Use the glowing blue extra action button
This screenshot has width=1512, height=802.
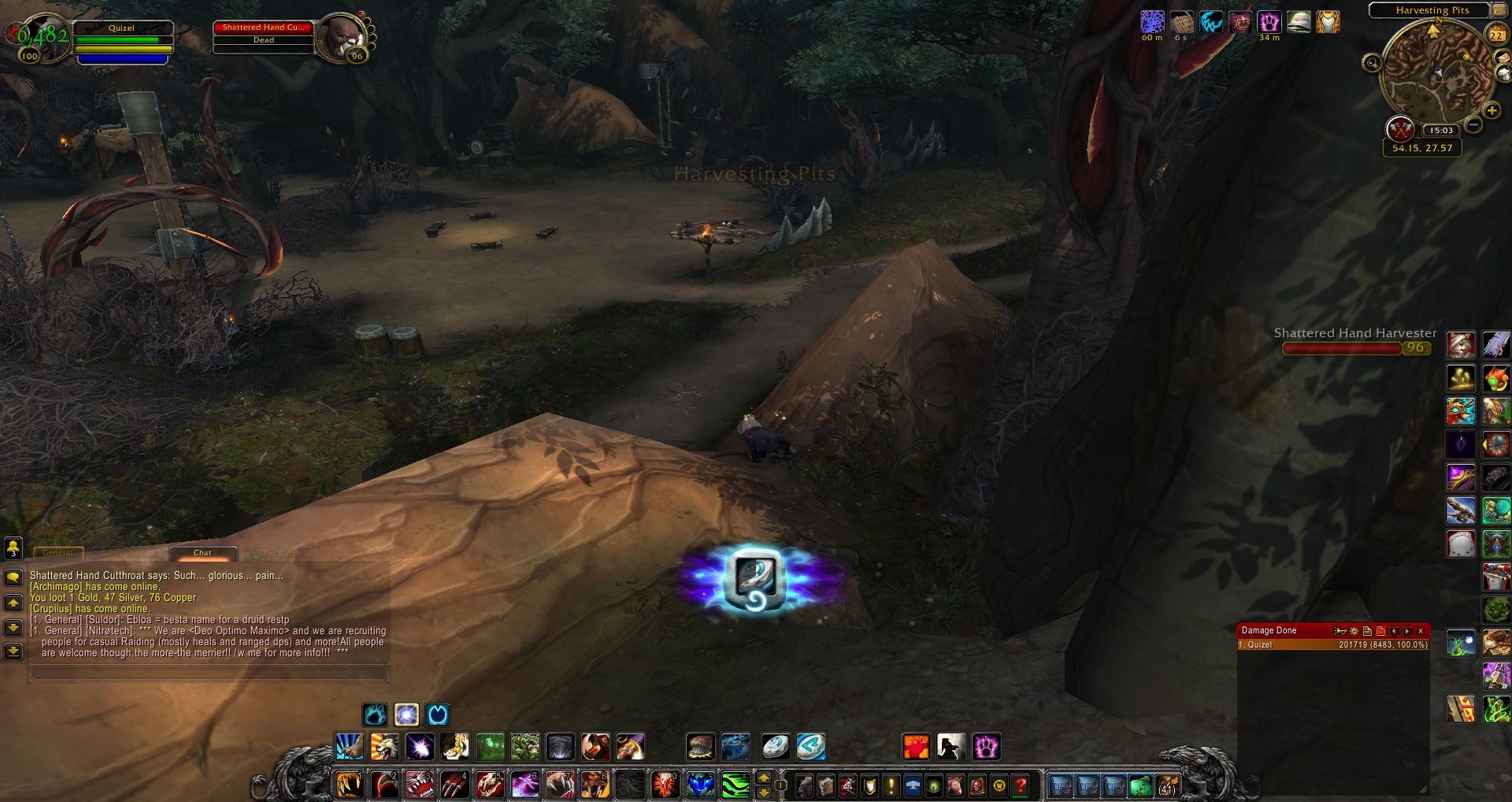tap(755, 579)
